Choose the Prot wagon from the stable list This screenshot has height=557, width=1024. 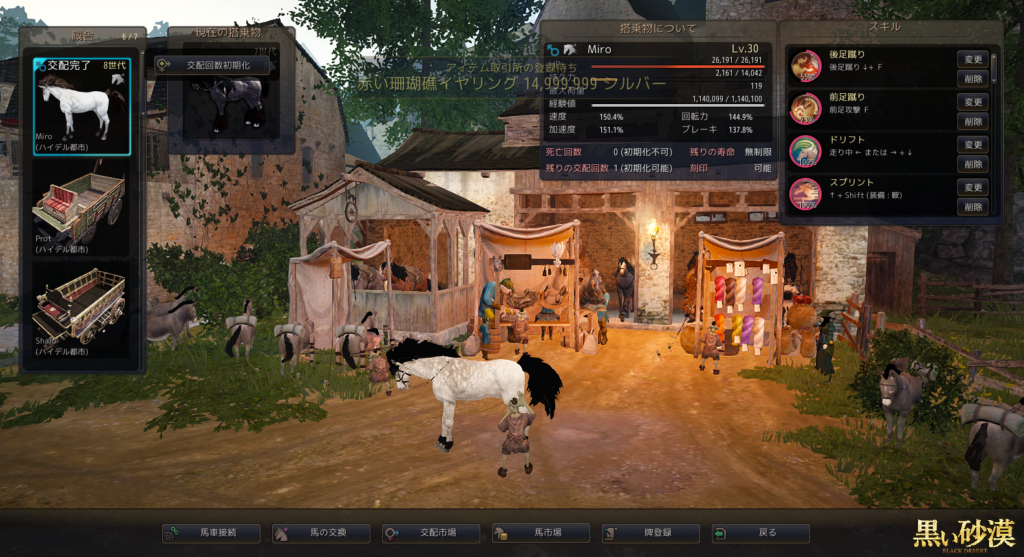click(80, 208)
